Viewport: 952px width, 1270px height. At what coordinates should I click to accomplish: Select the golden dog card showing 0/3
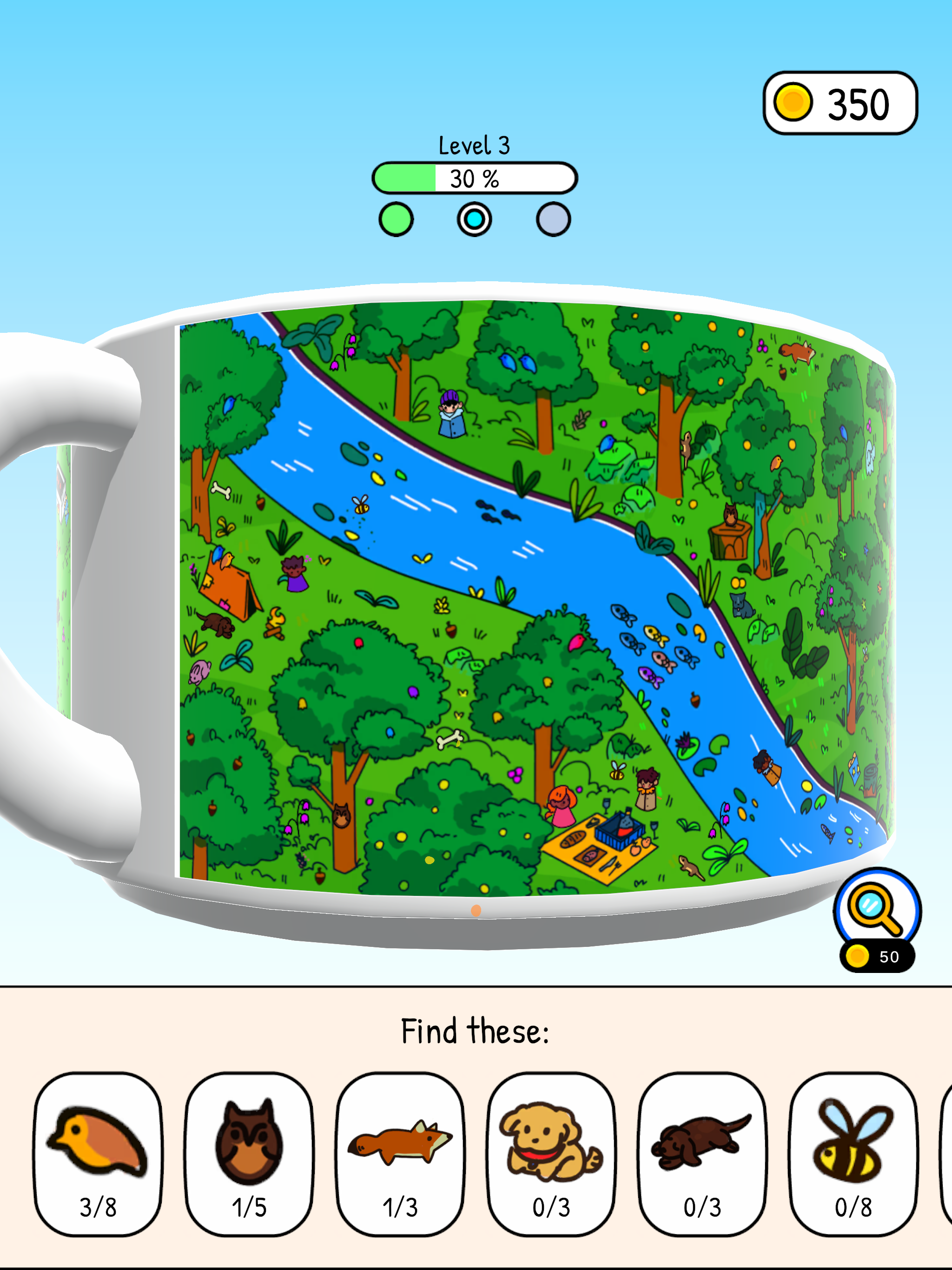coord(551,1144)
